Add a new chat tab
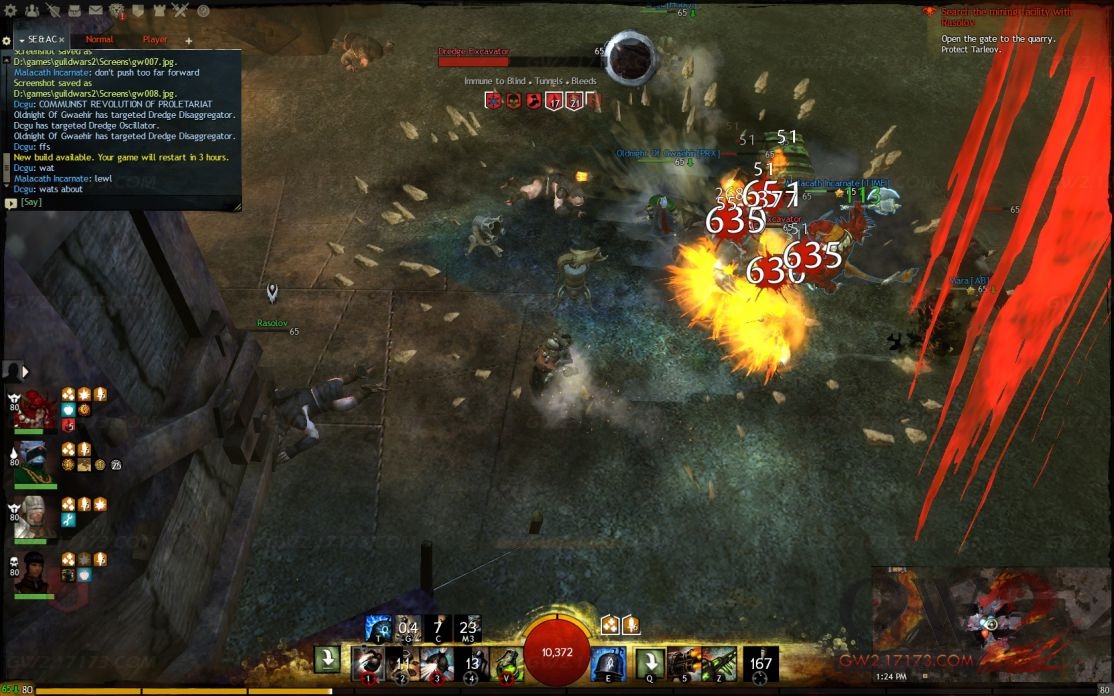The image size is (1114, 696). coord(189,41)
